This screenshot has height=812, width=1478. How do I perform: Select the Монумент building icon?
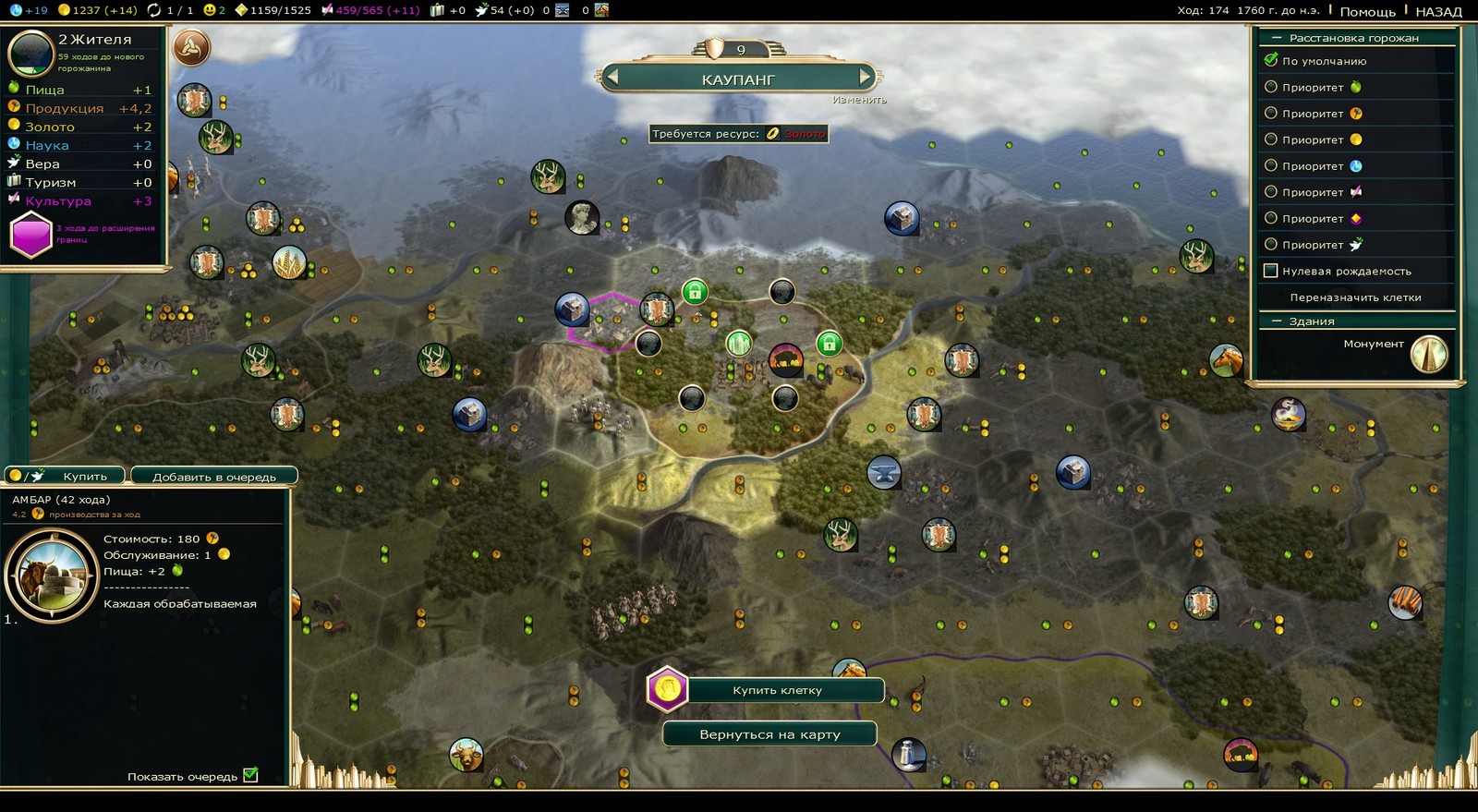pyautogui.click(x=1429, y=354)
